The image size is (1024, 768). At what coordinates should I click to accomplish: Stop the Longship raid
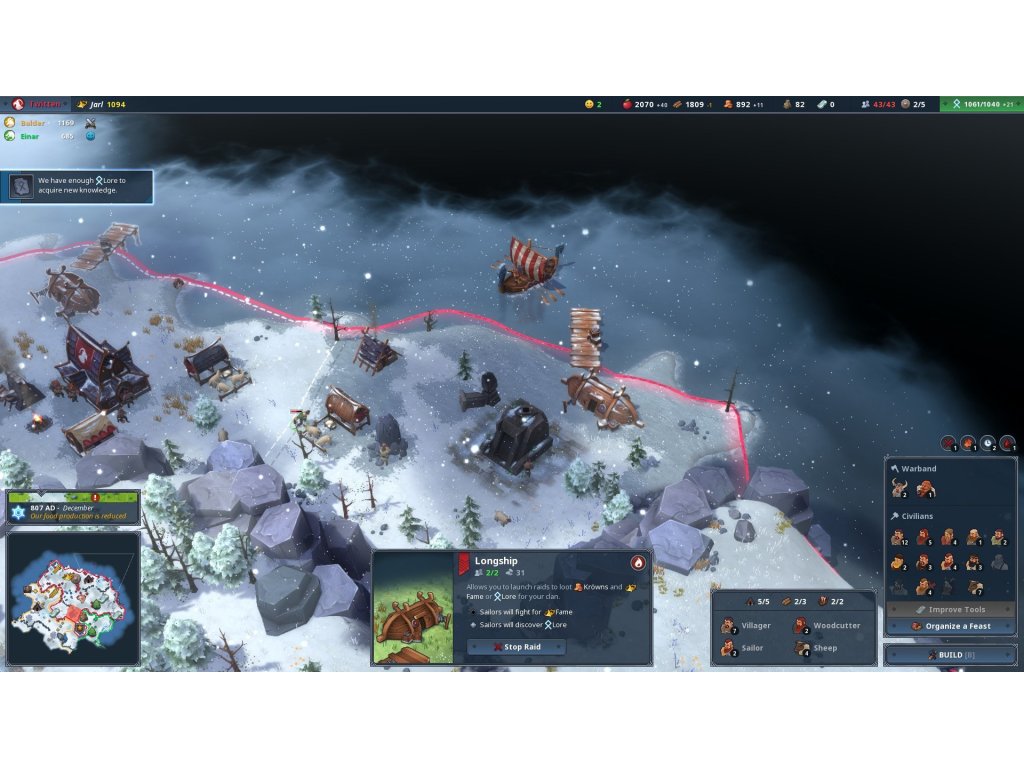click(x=516, y=647)
